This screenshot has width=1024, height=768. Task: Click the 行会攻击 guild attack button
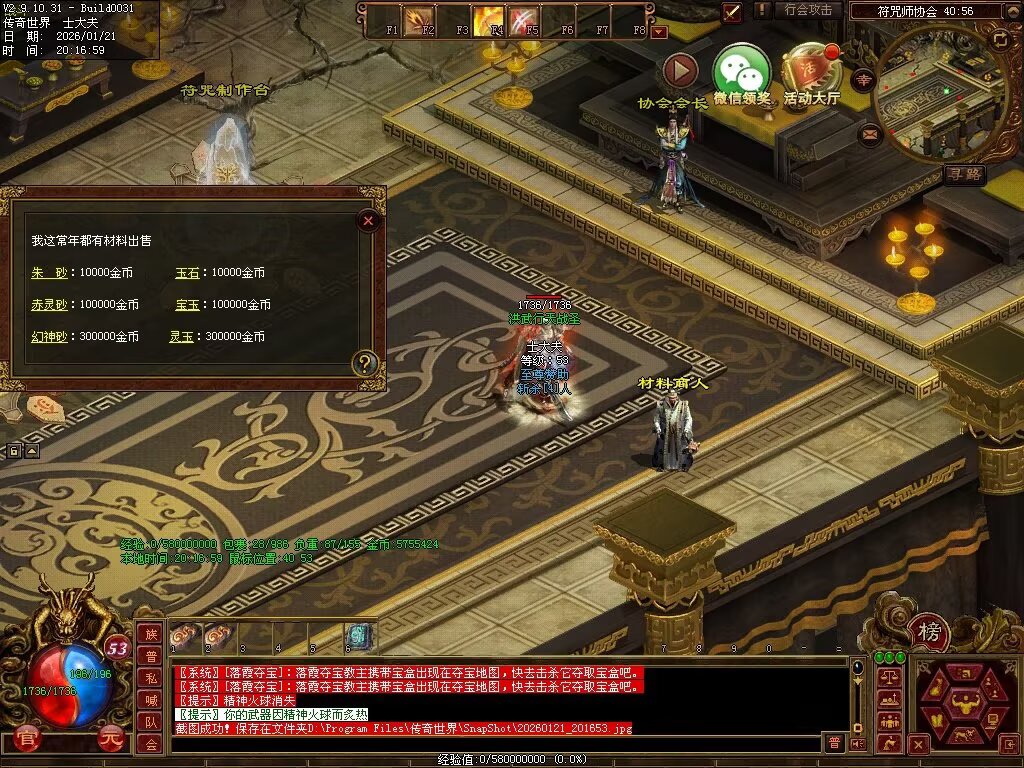(x=808, y=10)
